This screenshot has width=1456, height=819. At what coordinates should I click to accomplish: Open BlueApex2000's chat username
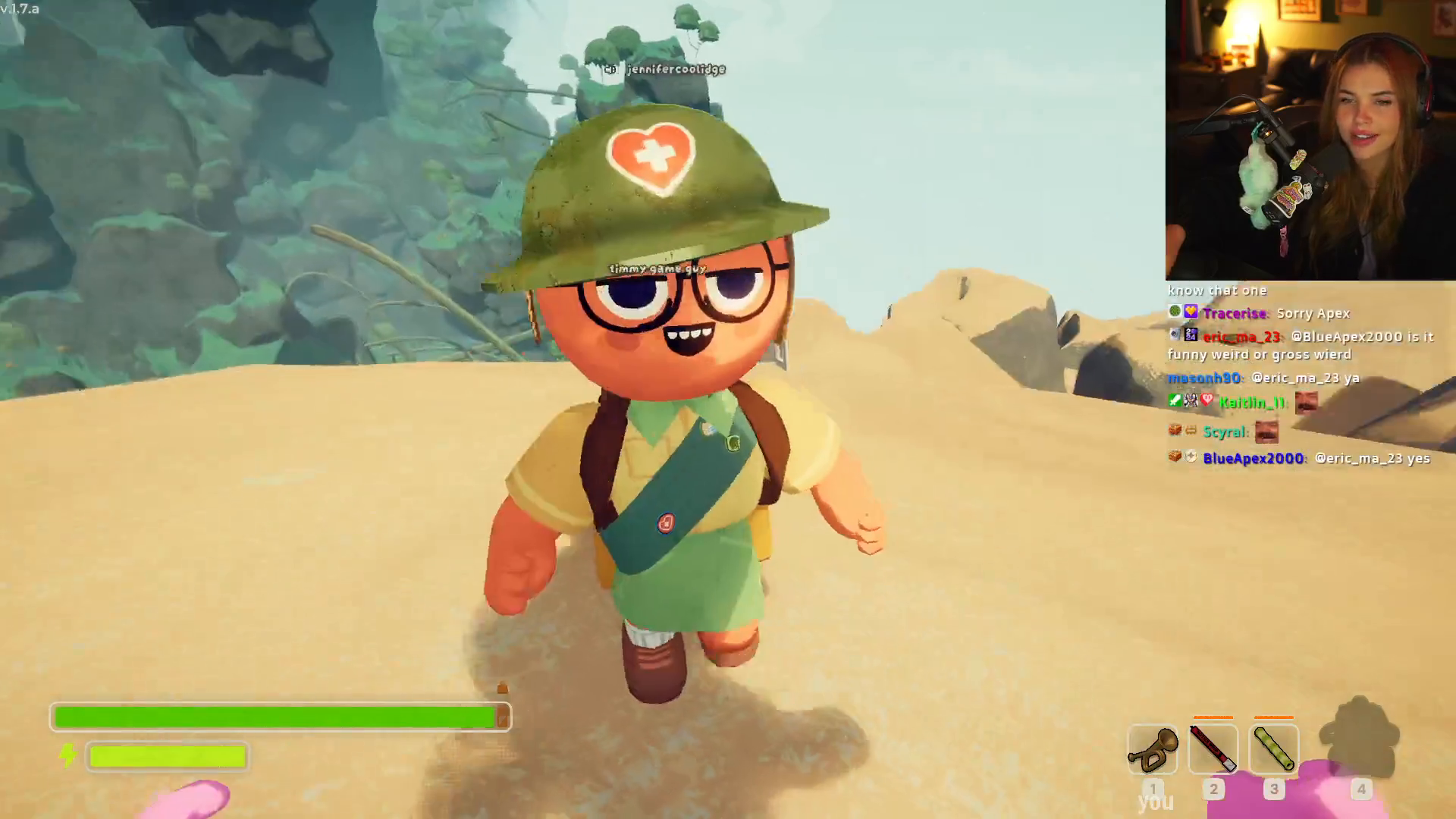tap(1253, 458)
